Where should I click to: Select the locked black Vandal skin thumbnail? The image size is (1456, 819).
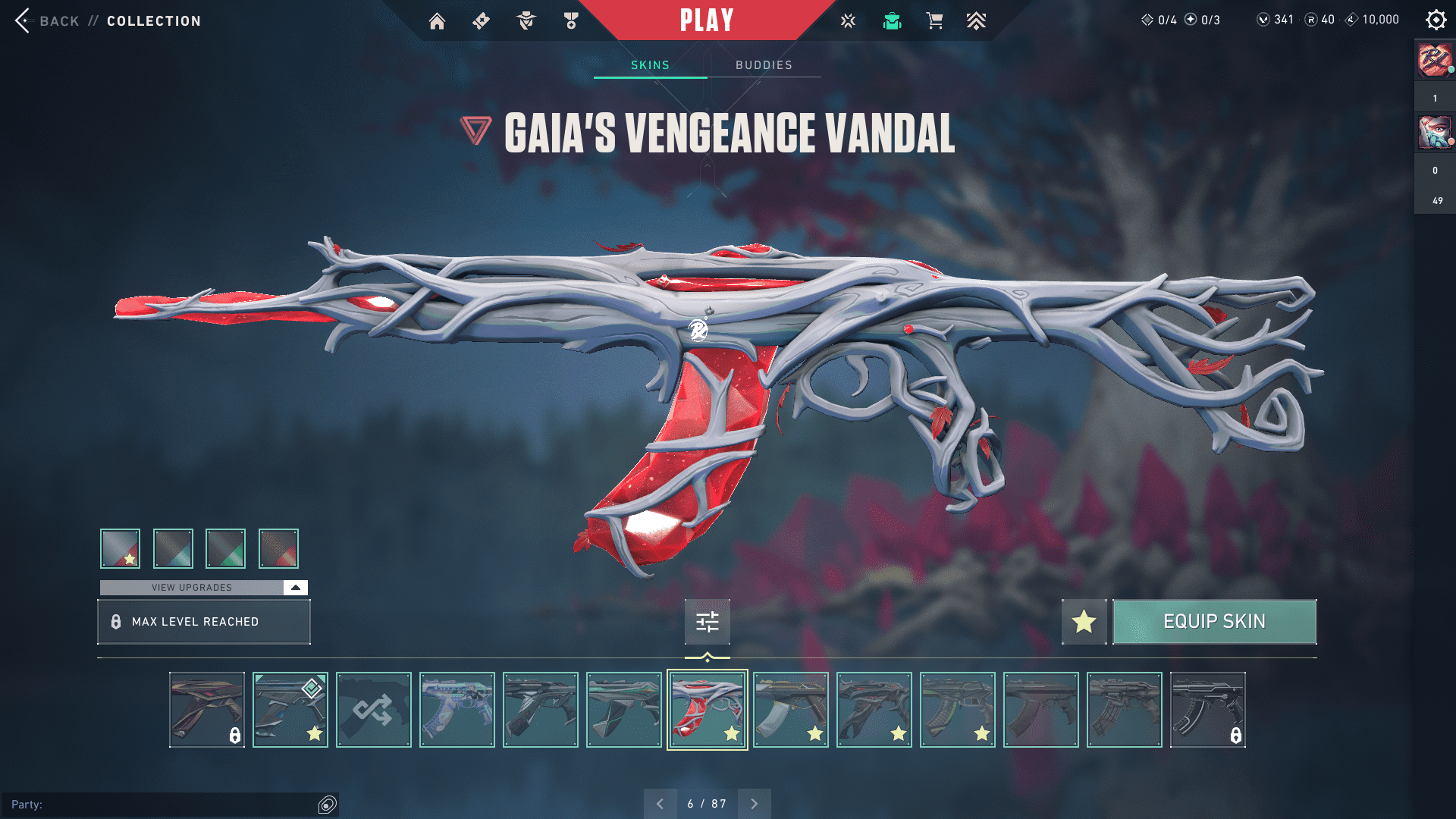pyautogui.click(x=1207, y=710)
